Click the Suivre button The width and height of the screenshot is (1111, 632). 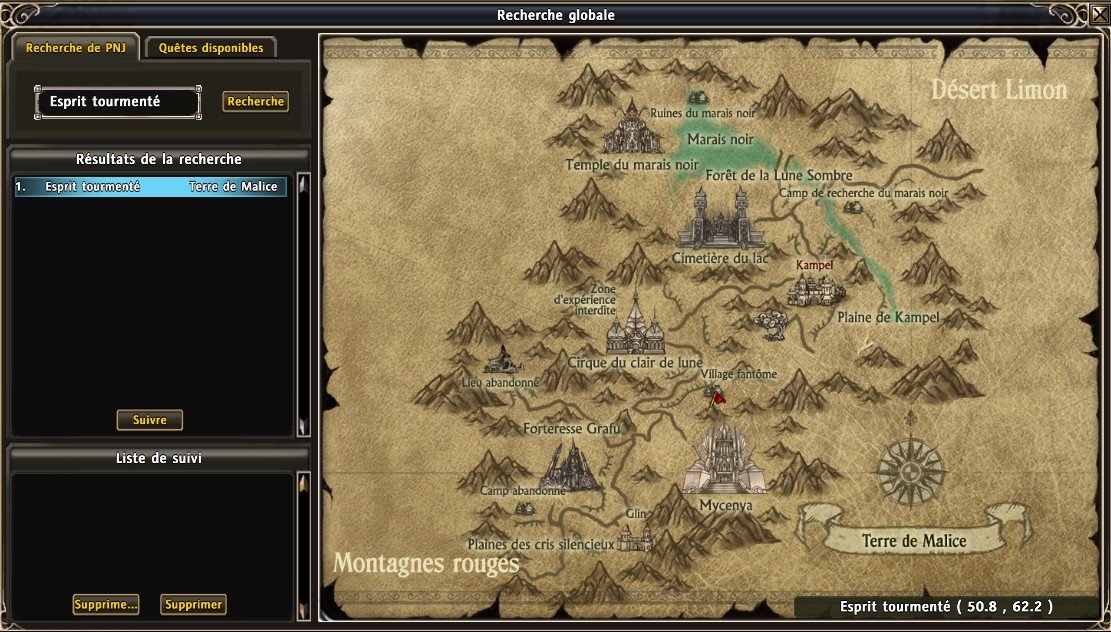coord(150,420)
